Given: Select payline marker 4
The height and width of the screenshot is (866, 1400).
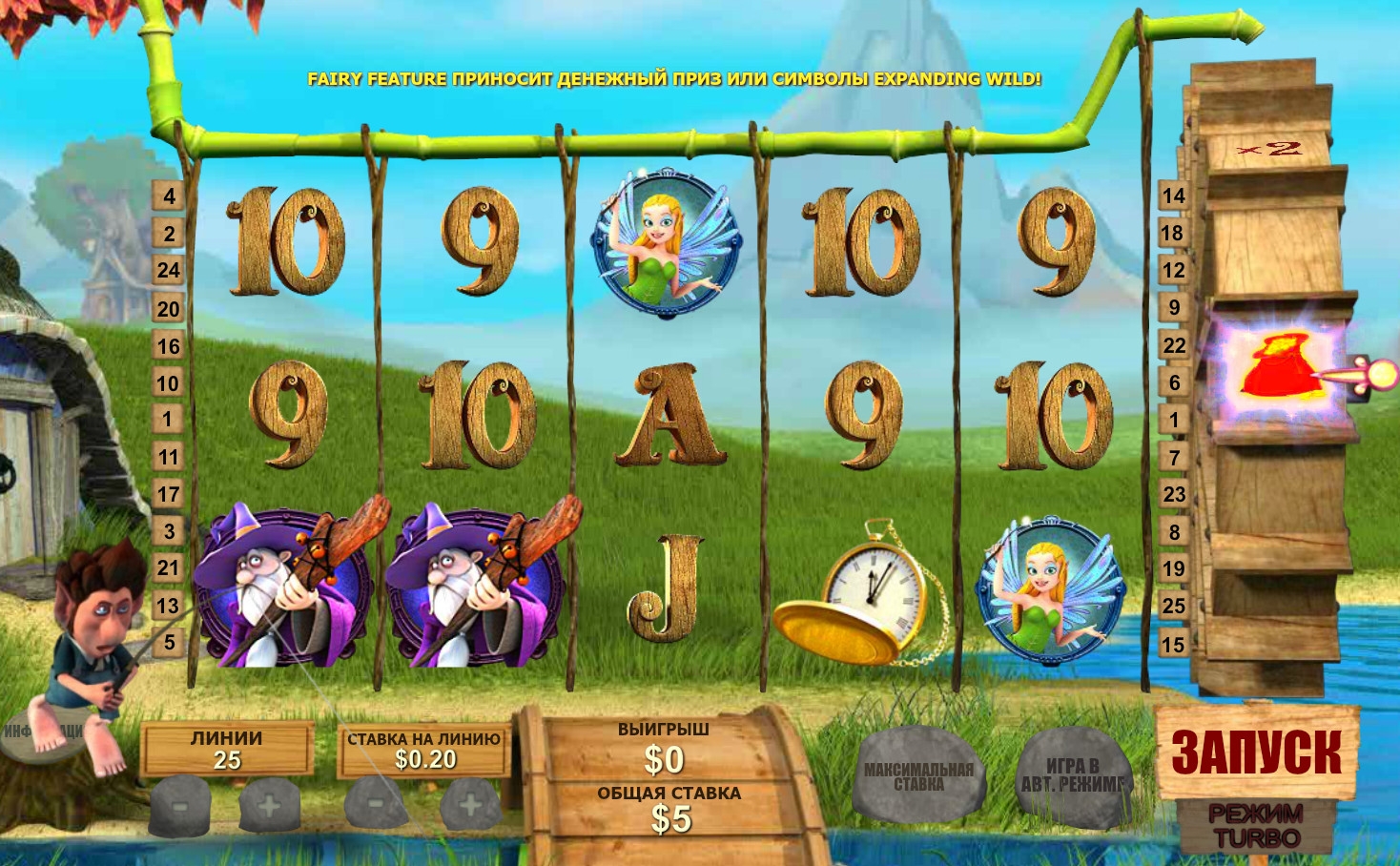Looking at the screenshot, I should [169, 196].
